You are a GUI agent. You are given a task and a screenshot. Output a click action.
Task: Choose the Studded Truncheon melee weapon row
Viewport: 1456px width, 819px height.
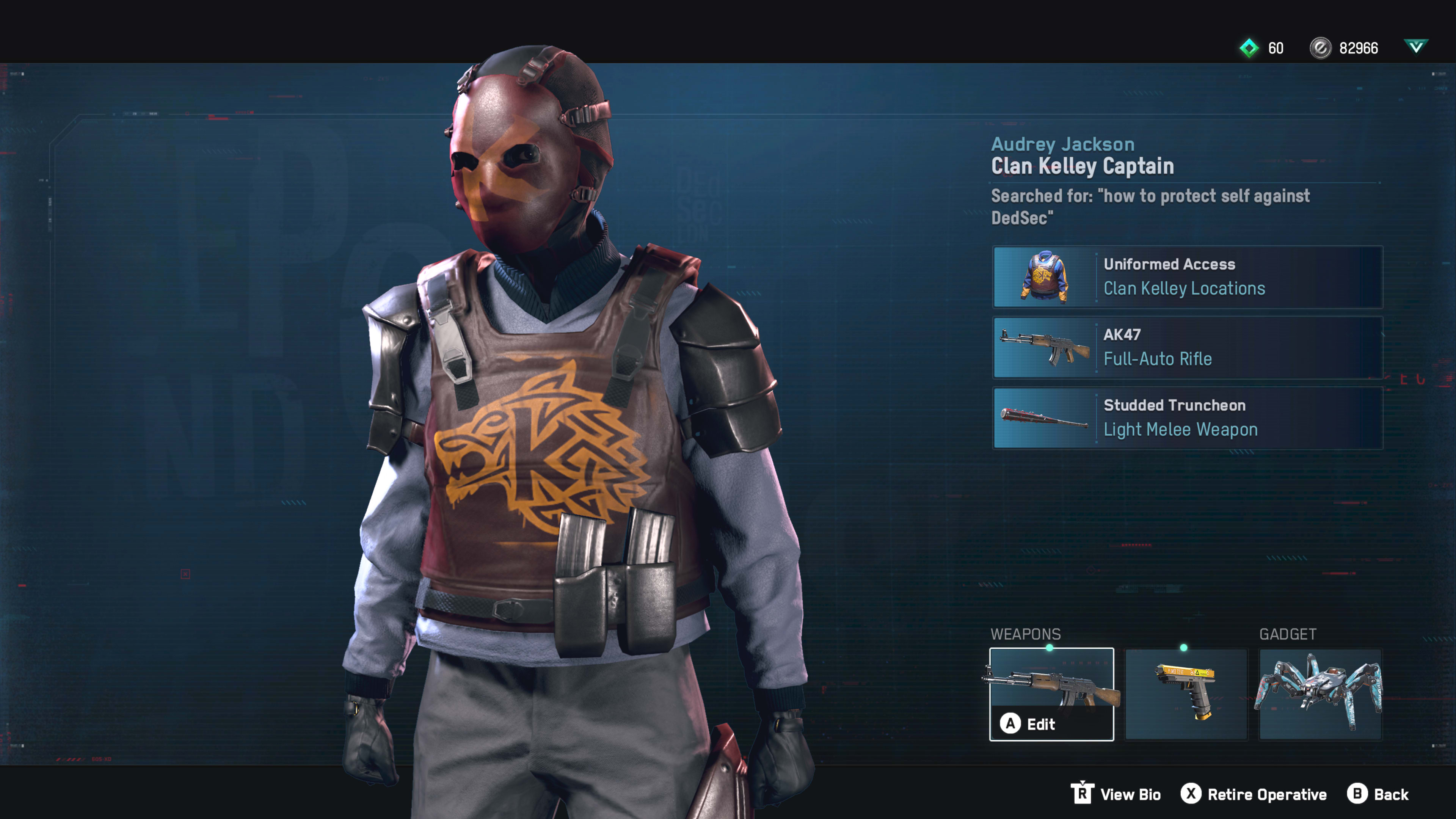coord(1187,418)
